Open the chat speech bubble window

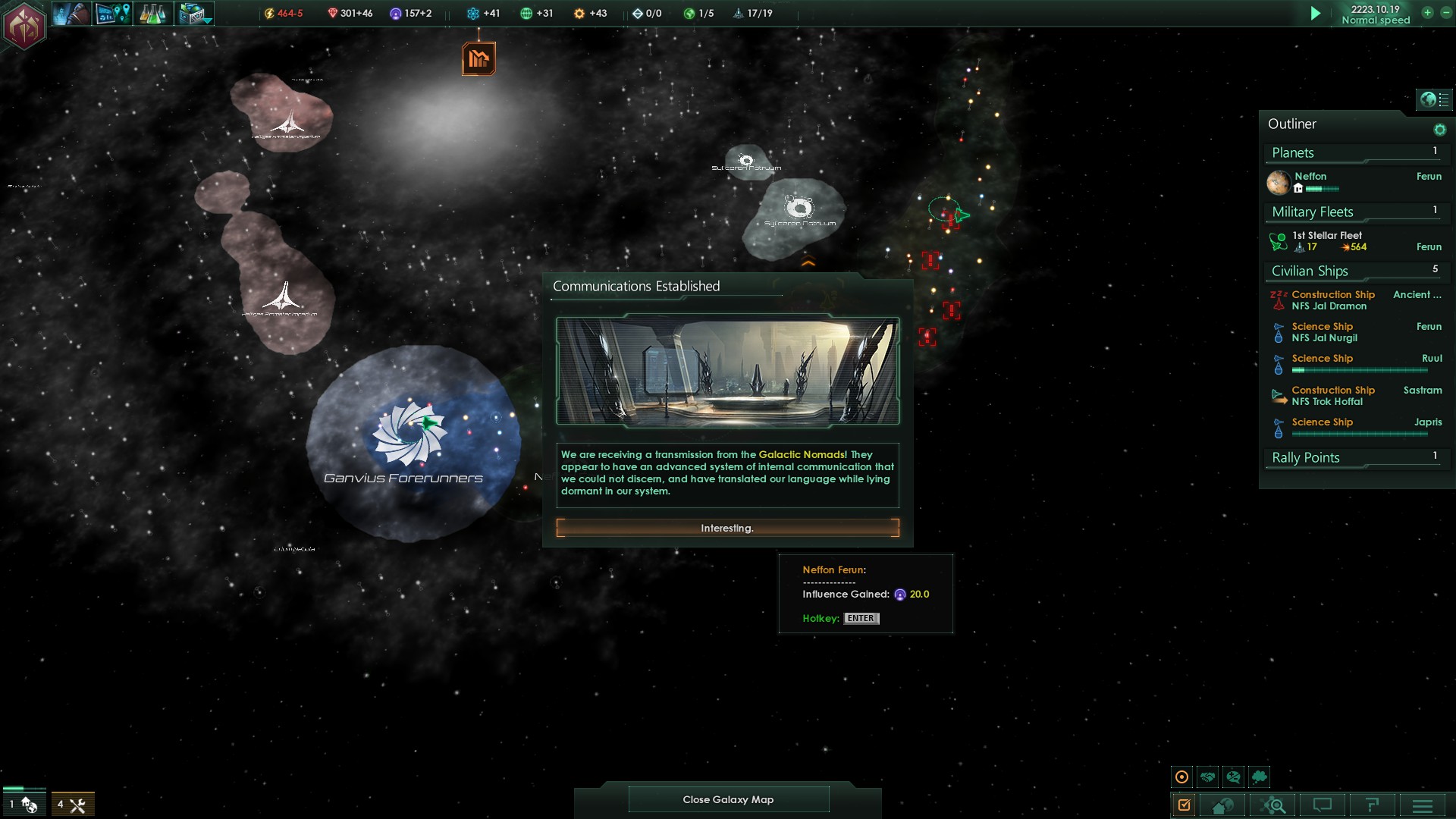pos(1322,805)
